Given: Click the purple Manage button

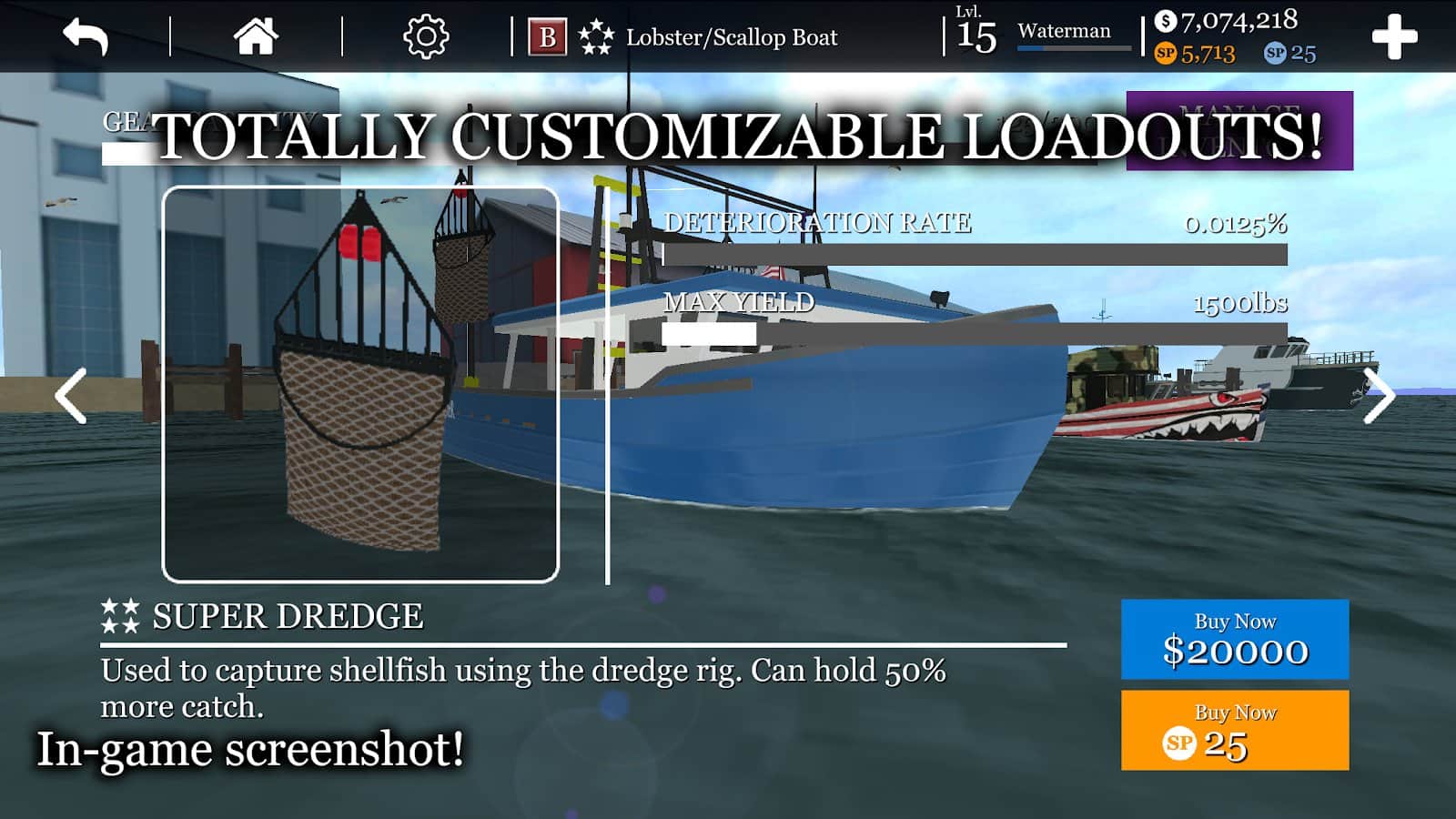Looking at the screenshot, I should coord(1239,130).
